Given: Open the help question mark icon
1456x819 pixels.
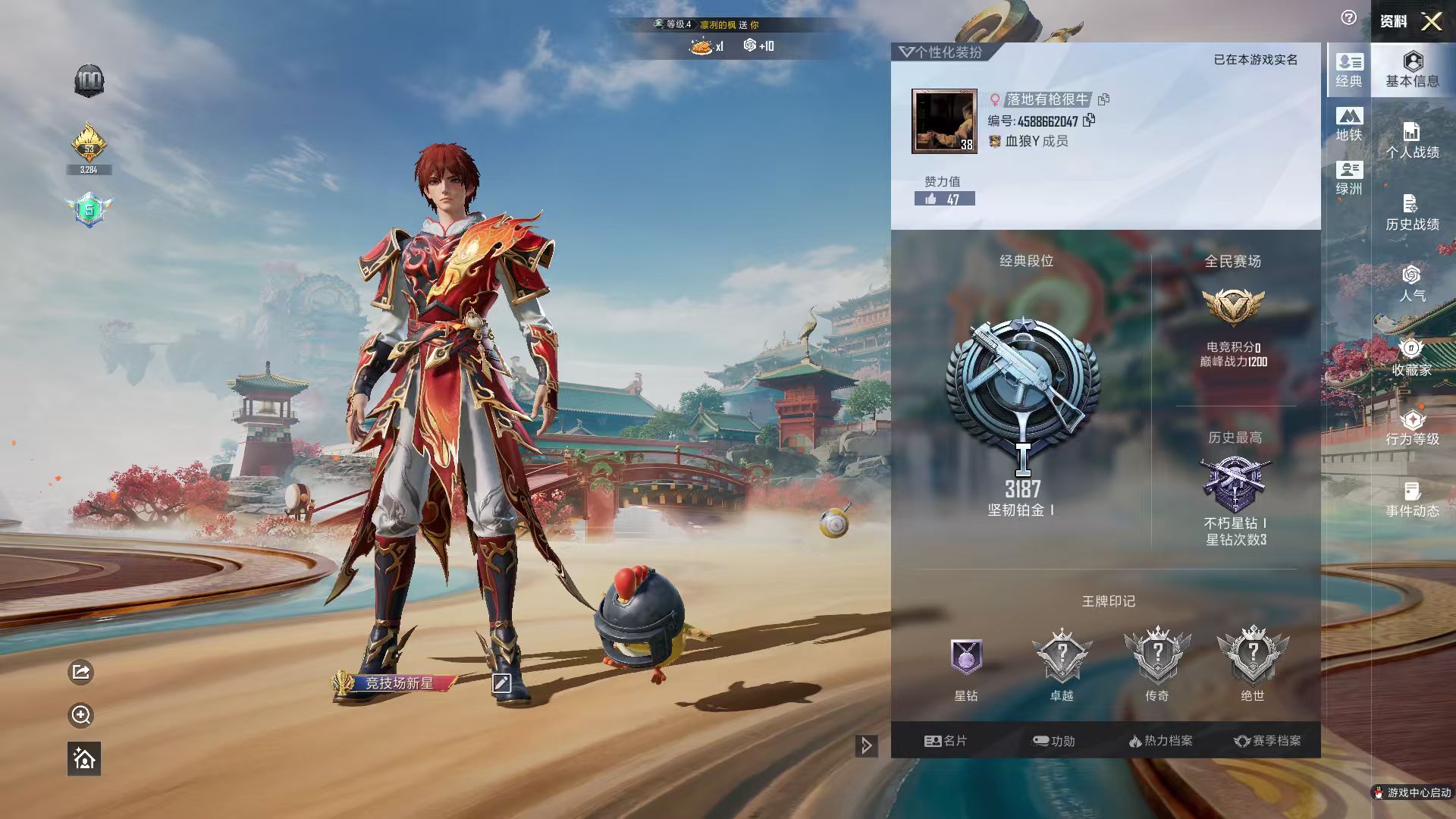Looking at the screenshot, I should click(1348, 18).
